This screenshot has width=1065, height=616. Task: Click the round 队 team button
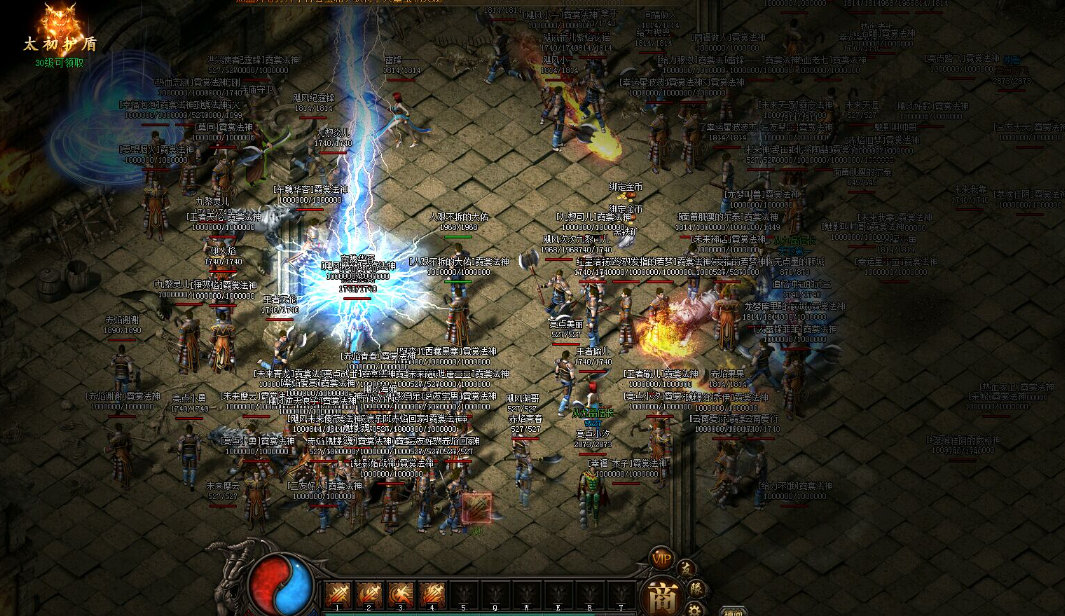[697, 587]
